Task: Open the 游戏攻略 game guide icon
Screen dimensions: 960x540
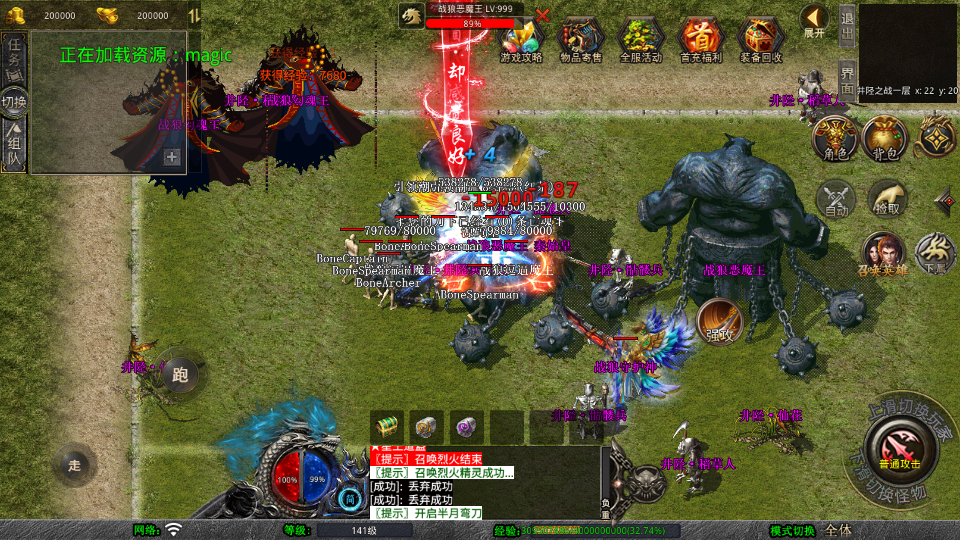Action: (x=520, y=40)
